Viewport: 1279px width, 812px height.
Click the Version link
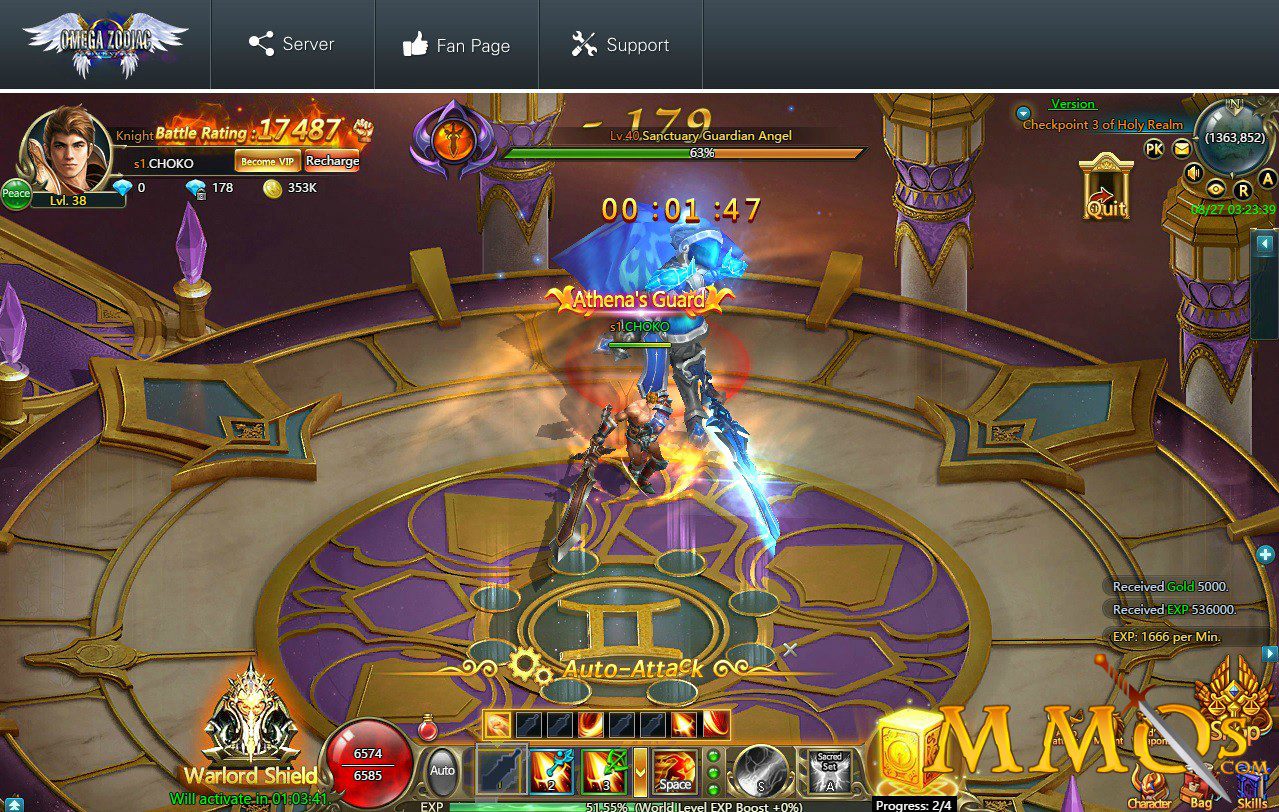point(1073,104)
